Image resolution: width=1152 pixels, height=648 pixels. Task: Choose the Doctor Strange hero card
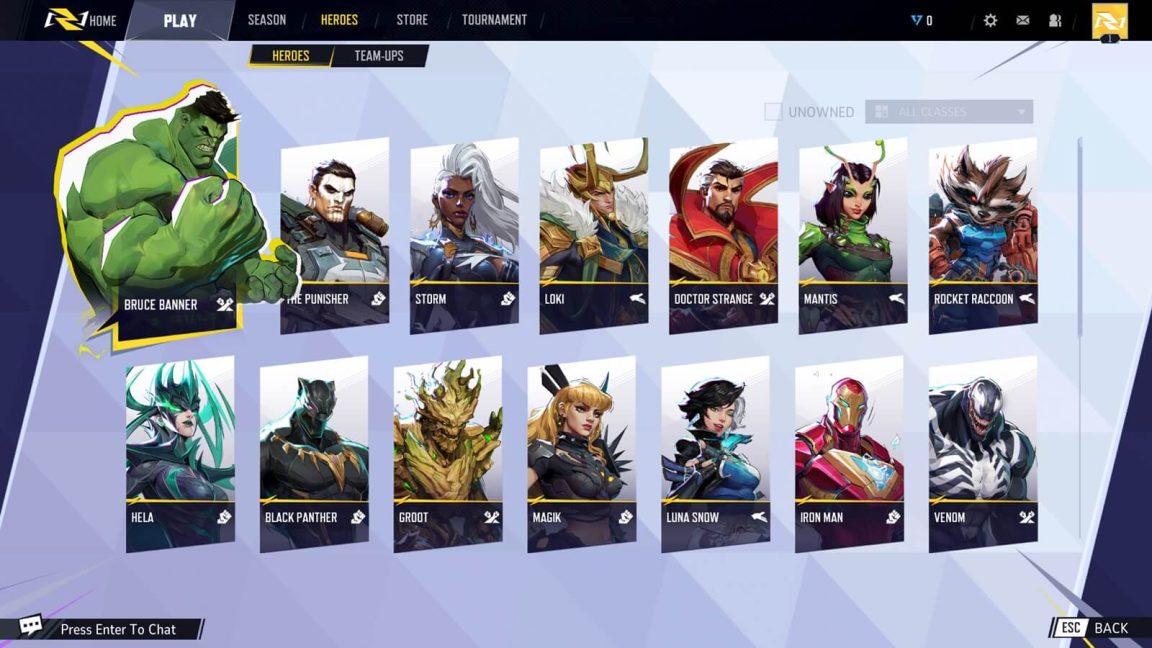pyautogui.click(x=723, y=235)
